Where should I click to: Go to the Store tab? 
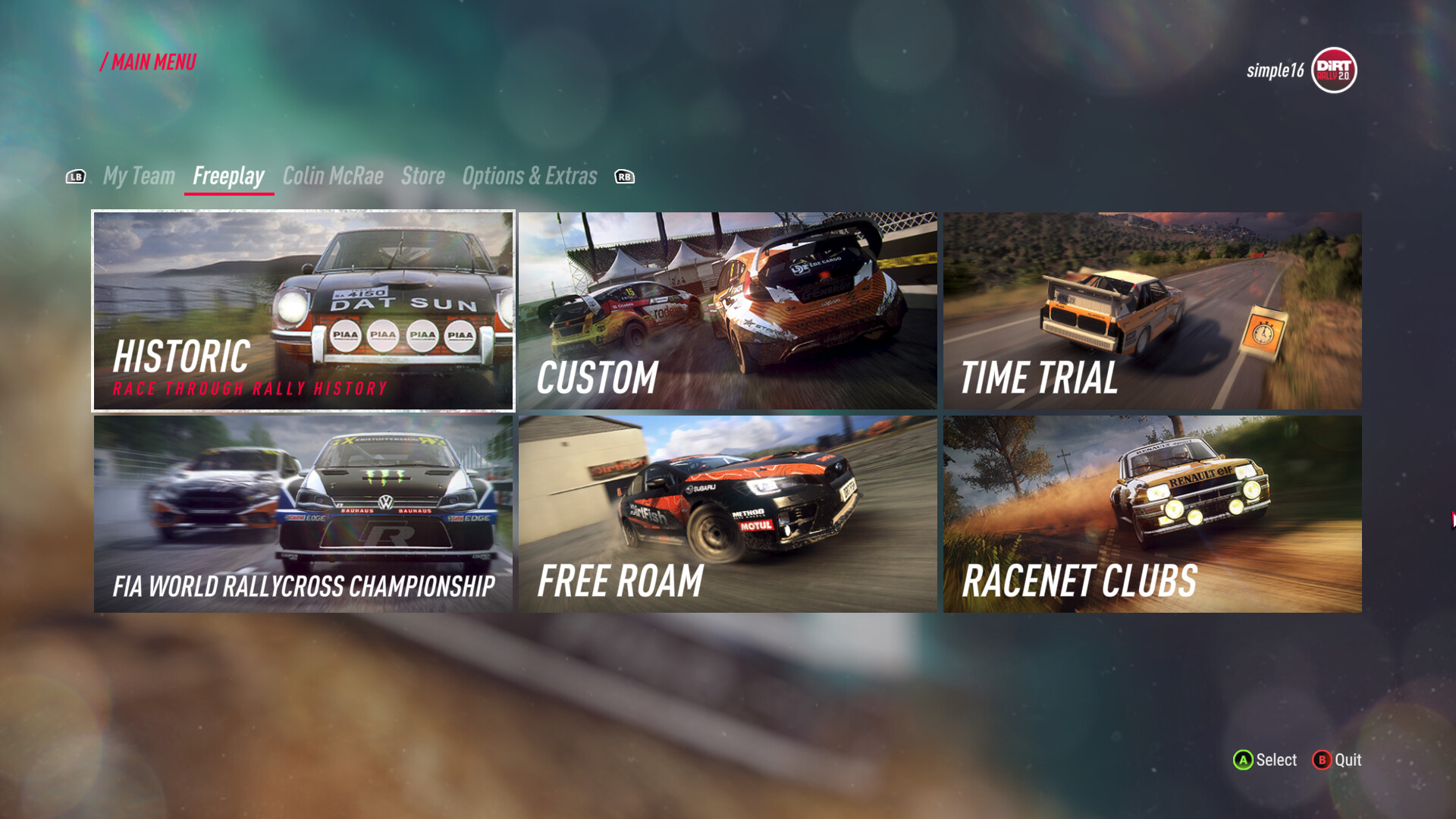click(422, 176)
